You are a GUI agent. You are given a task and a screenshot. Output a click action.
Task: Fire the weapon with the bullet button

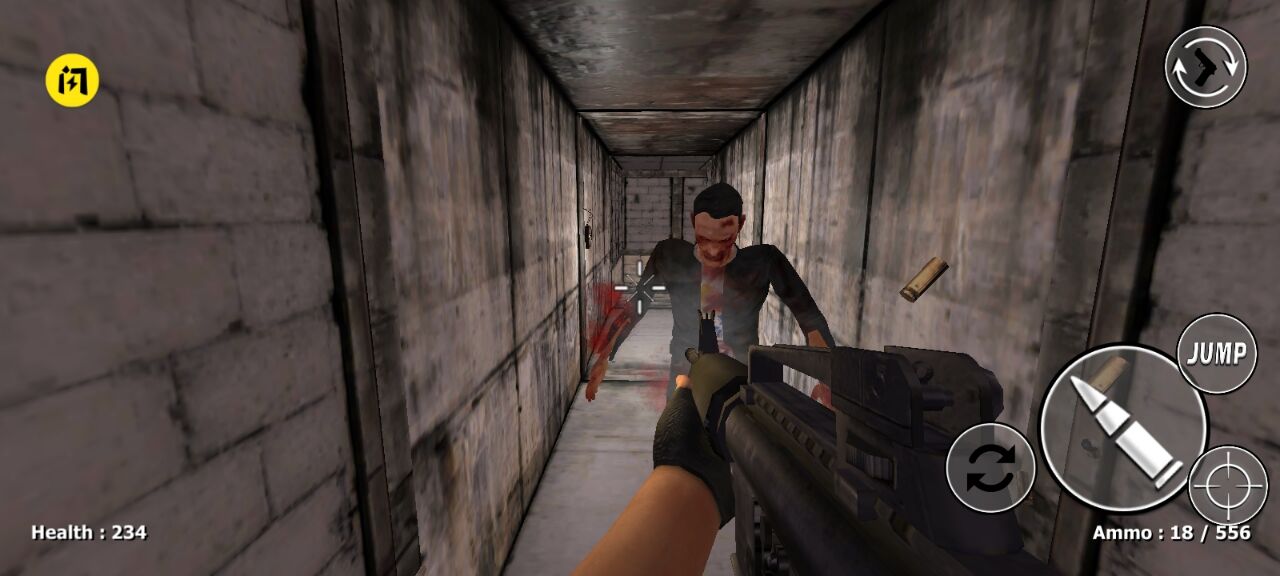point(1122,429)
